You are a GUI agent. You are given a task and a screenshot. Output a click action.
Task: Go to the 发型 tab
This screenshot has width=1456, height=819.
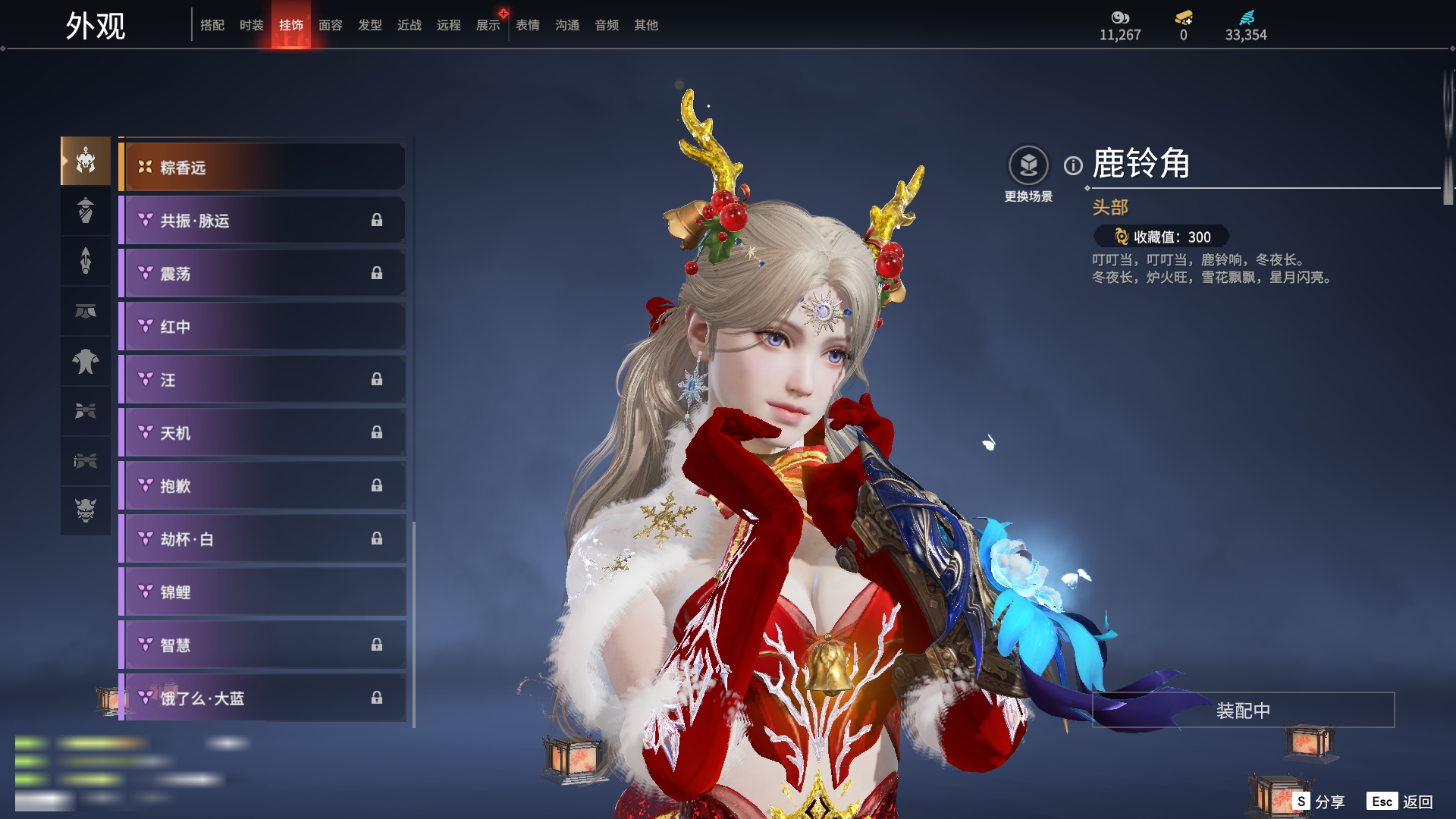370,25
